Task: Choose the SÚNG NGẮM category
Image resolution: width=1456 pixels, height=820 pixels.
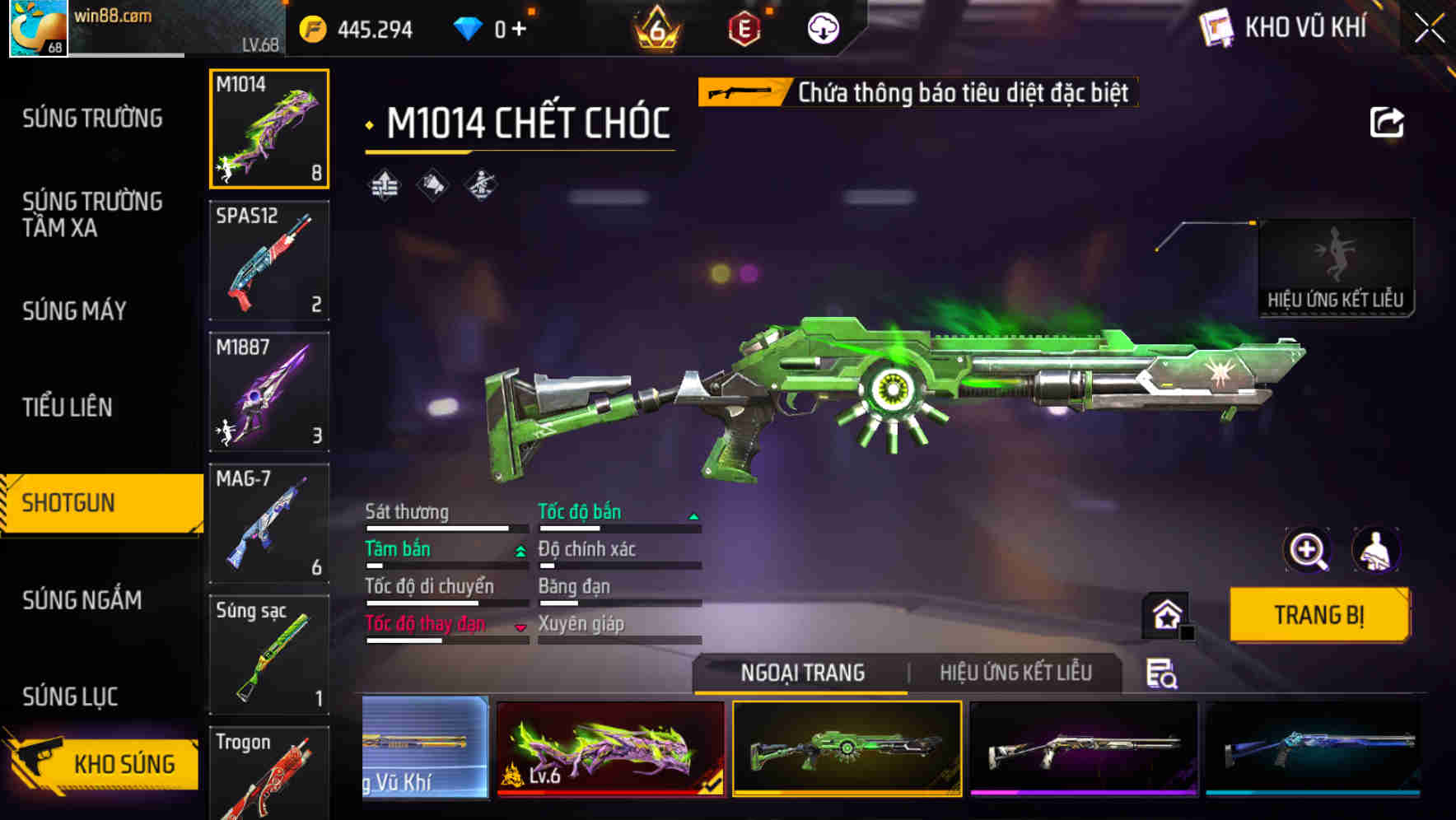Action: [x=82, y=600]
